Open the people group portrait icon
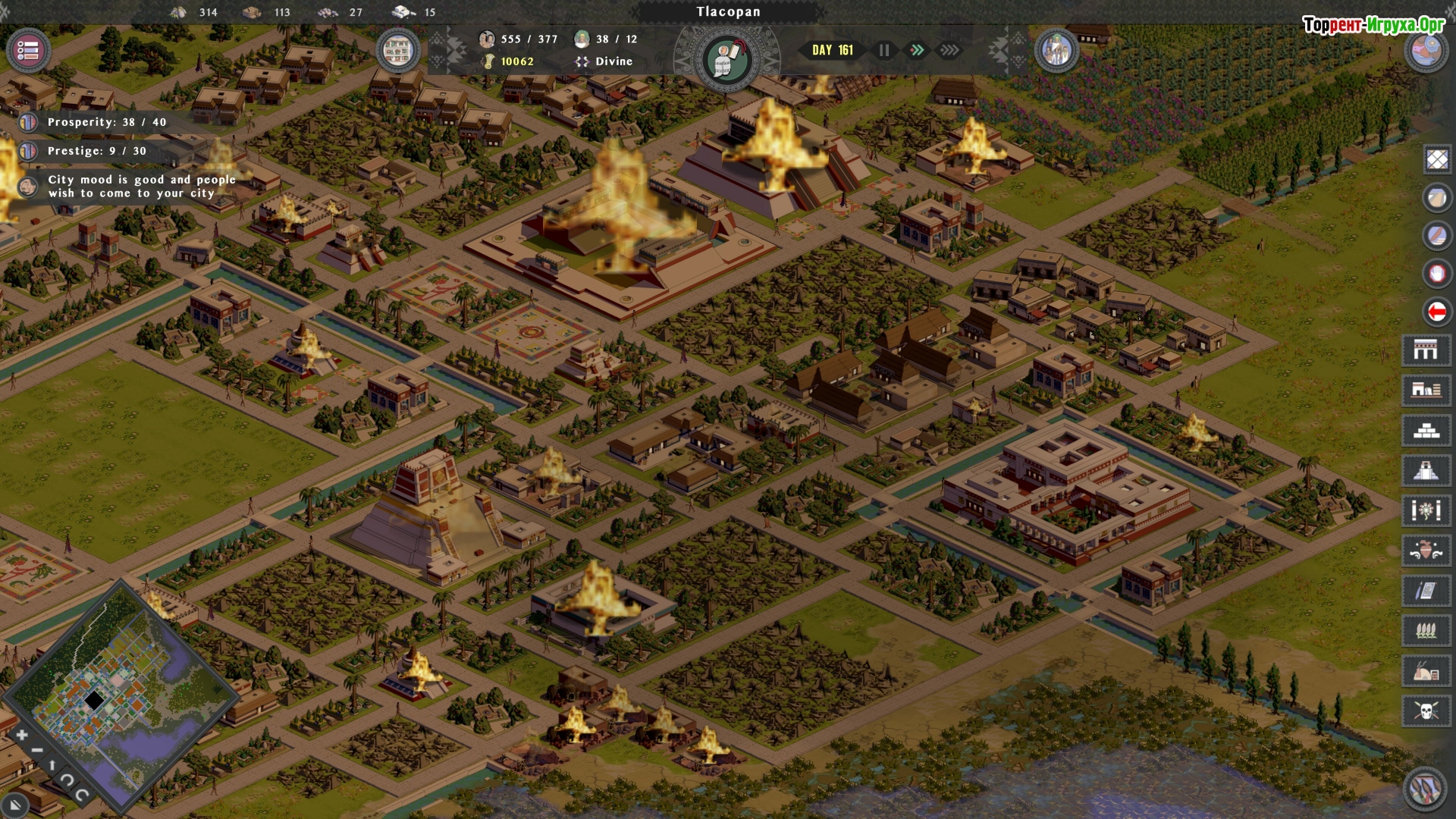This screenshot has height=819, width=1456. (x=1056, y=51)
